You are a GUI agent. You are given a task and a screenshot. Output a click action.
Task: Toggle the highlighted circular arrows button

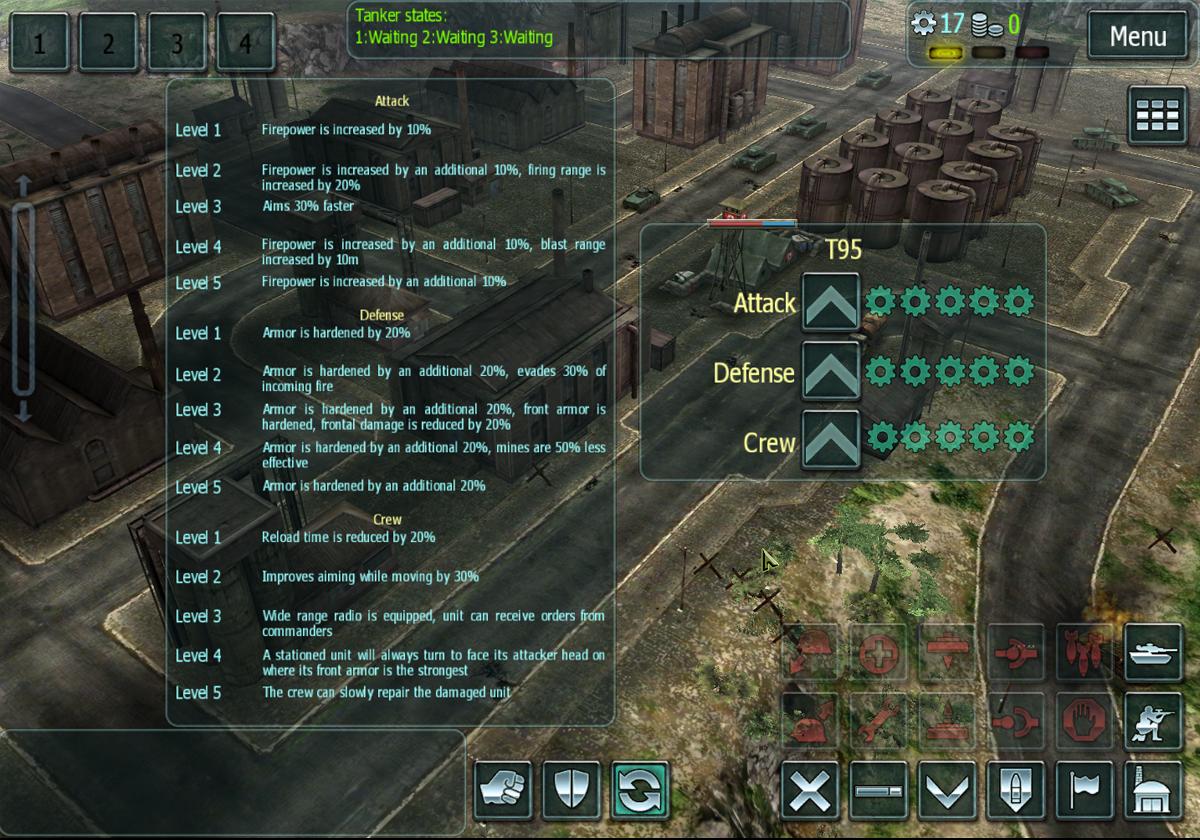click(x=638, y=790)
